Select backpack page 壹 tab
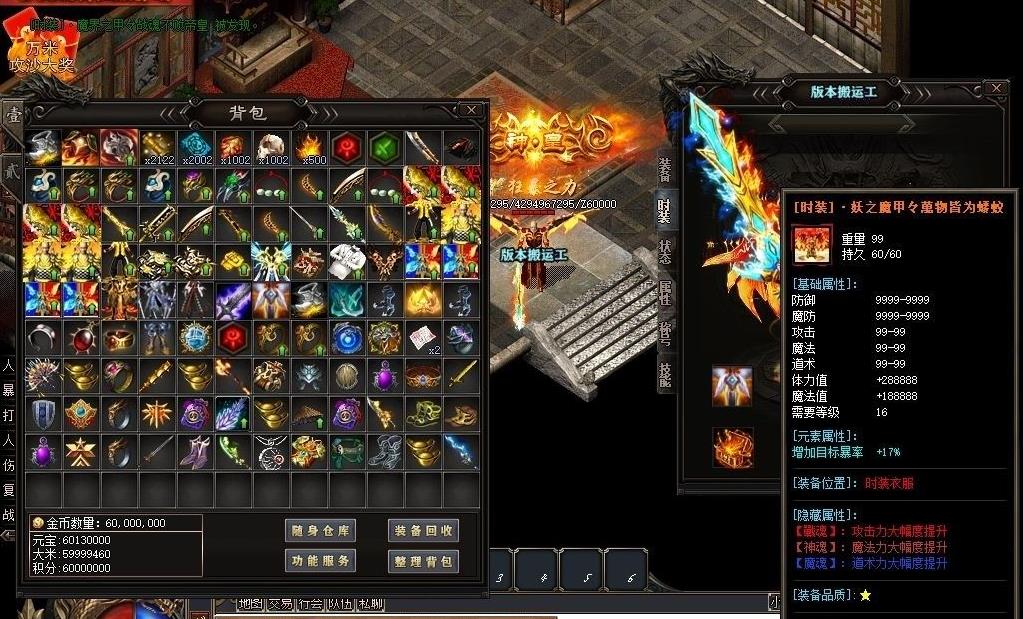Screen dimensions: 1023x619 (13, 117)
